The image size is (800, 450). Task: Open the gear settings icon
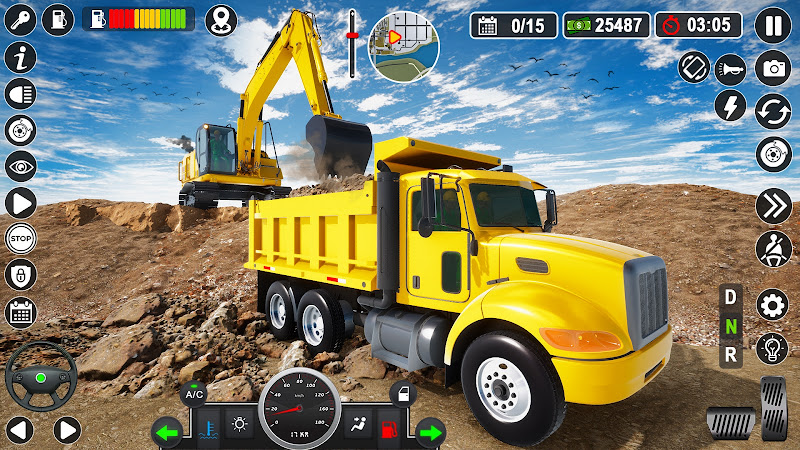click(772, 304)
